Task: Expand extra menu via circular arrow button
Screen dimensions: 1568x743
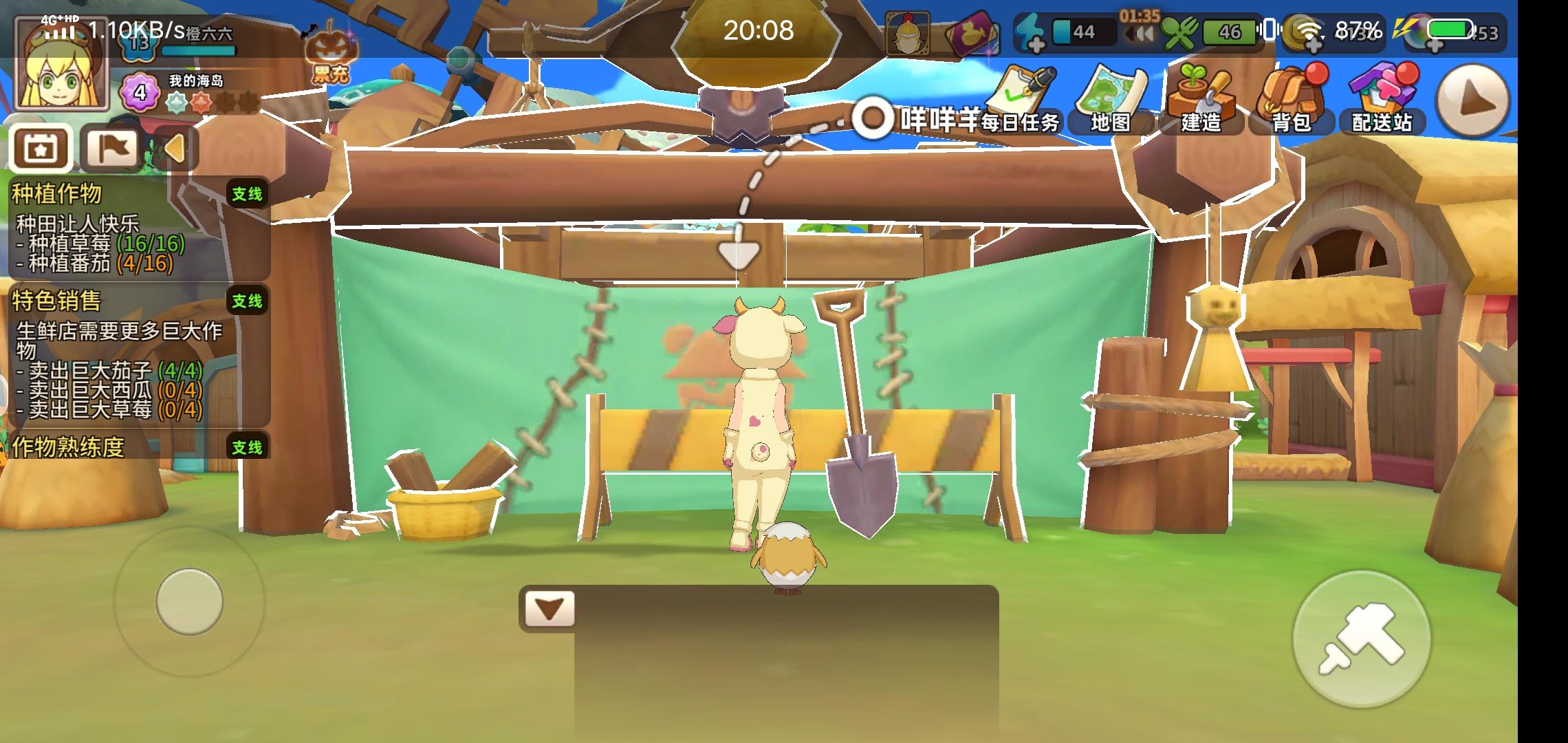Action: pyautogui.click(x=1472, y=101)
